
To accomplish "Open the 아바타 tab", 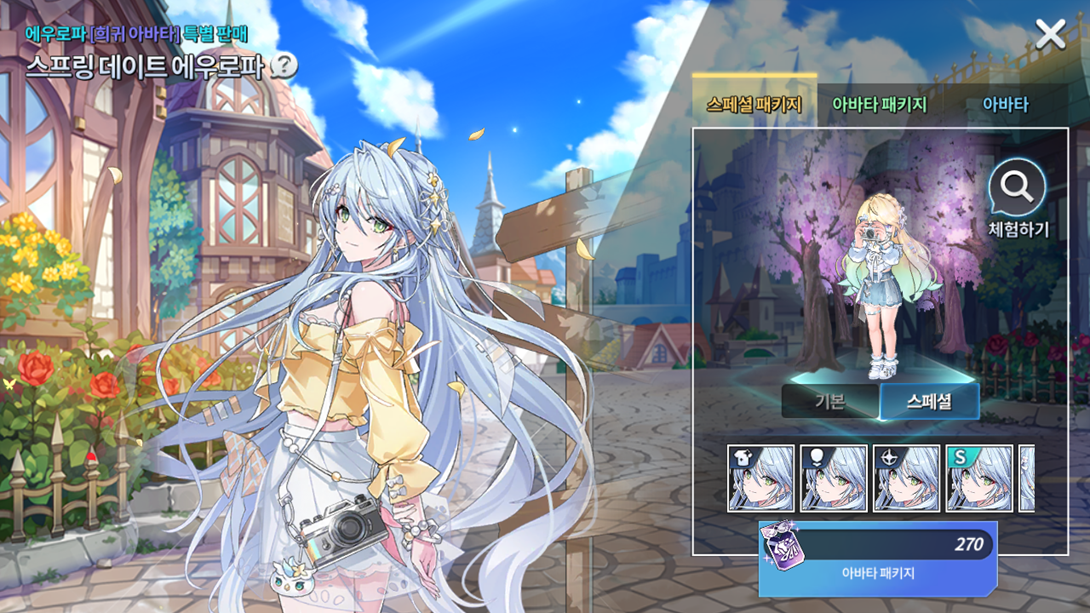I will pyautogui.click(x=1005, y=104).
